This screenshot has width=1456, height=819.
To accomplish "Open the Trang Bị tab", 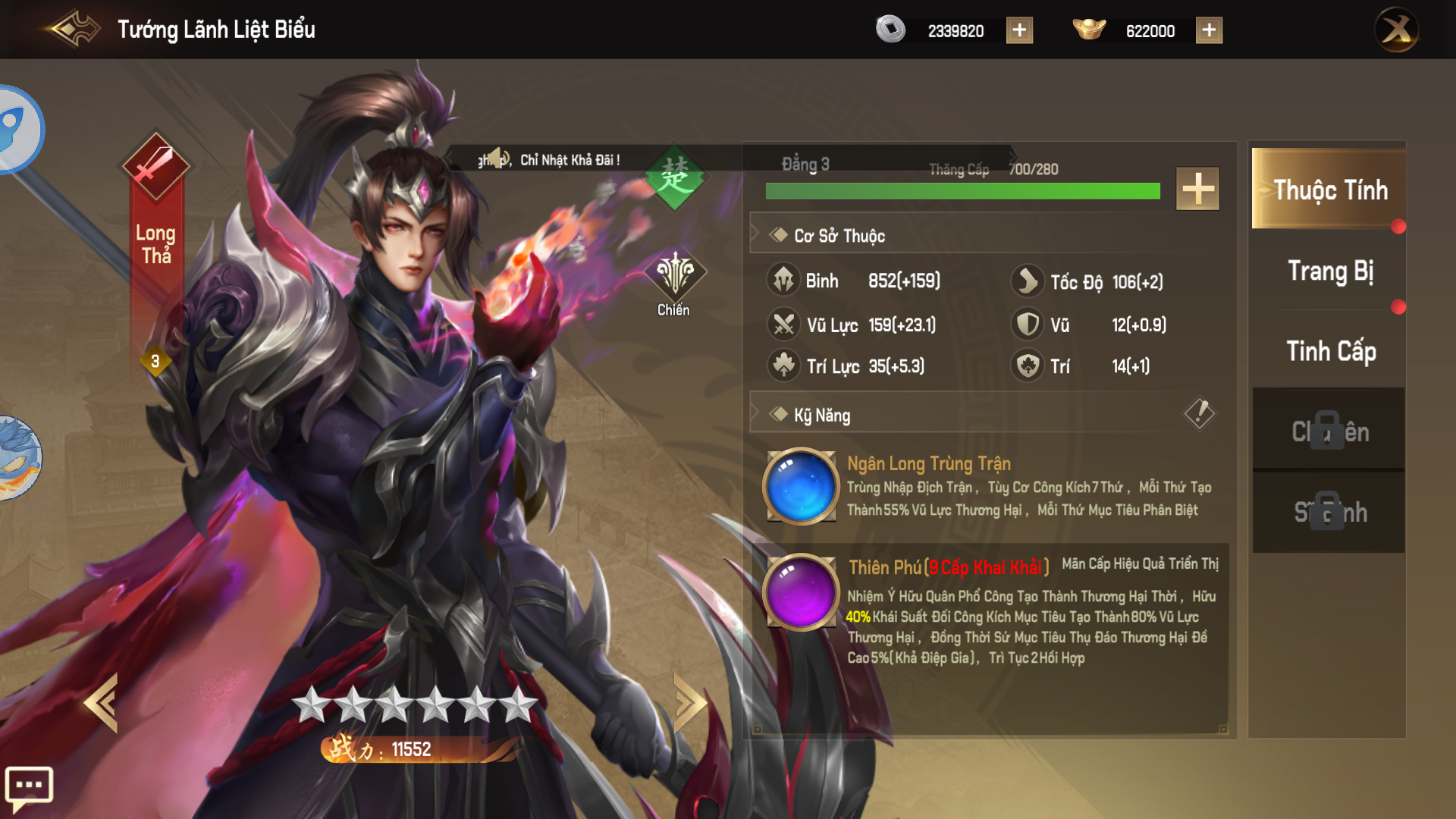I will [1329, 271].
